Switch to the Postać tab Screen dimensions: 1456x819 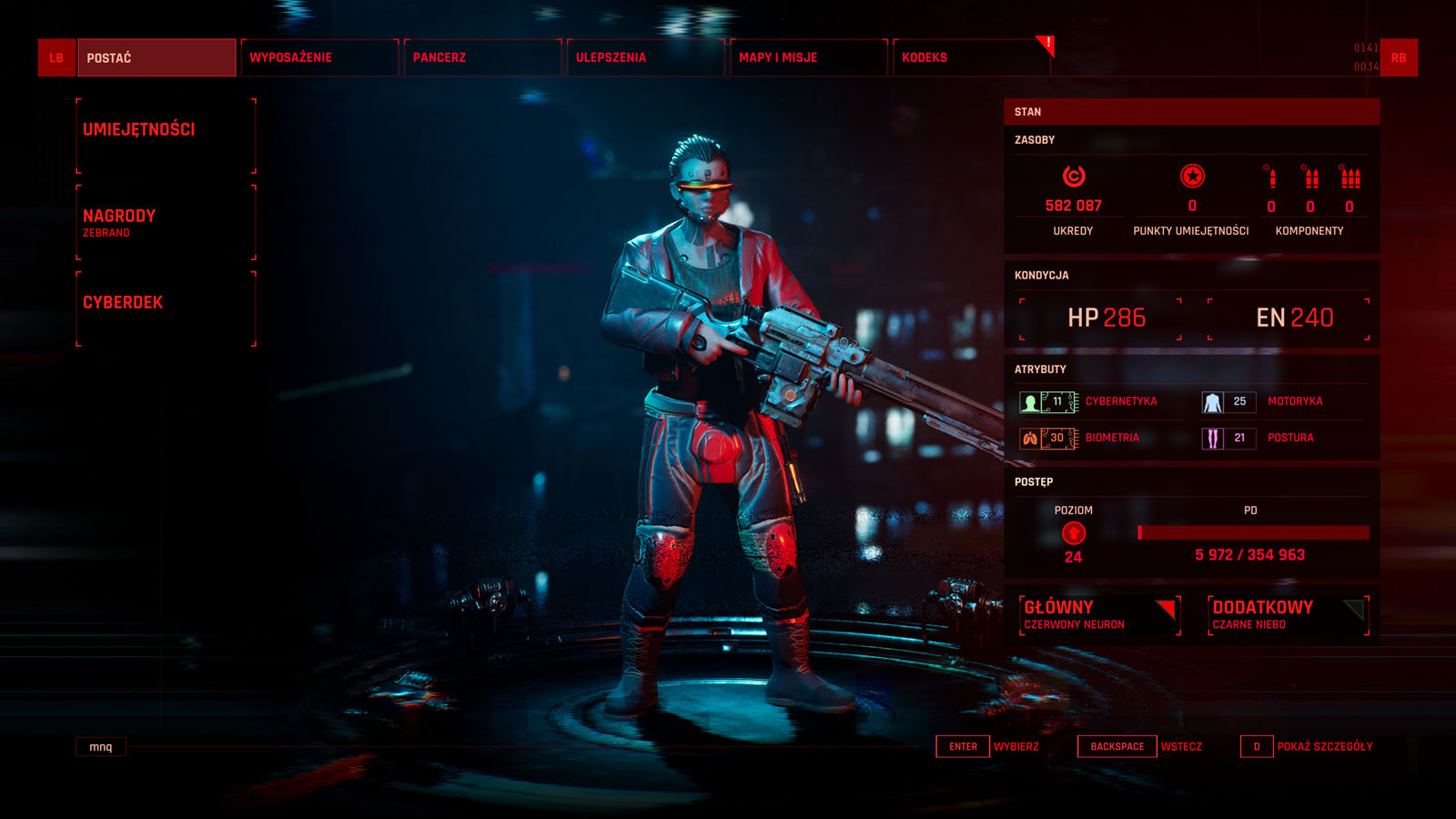coord(156,57)
